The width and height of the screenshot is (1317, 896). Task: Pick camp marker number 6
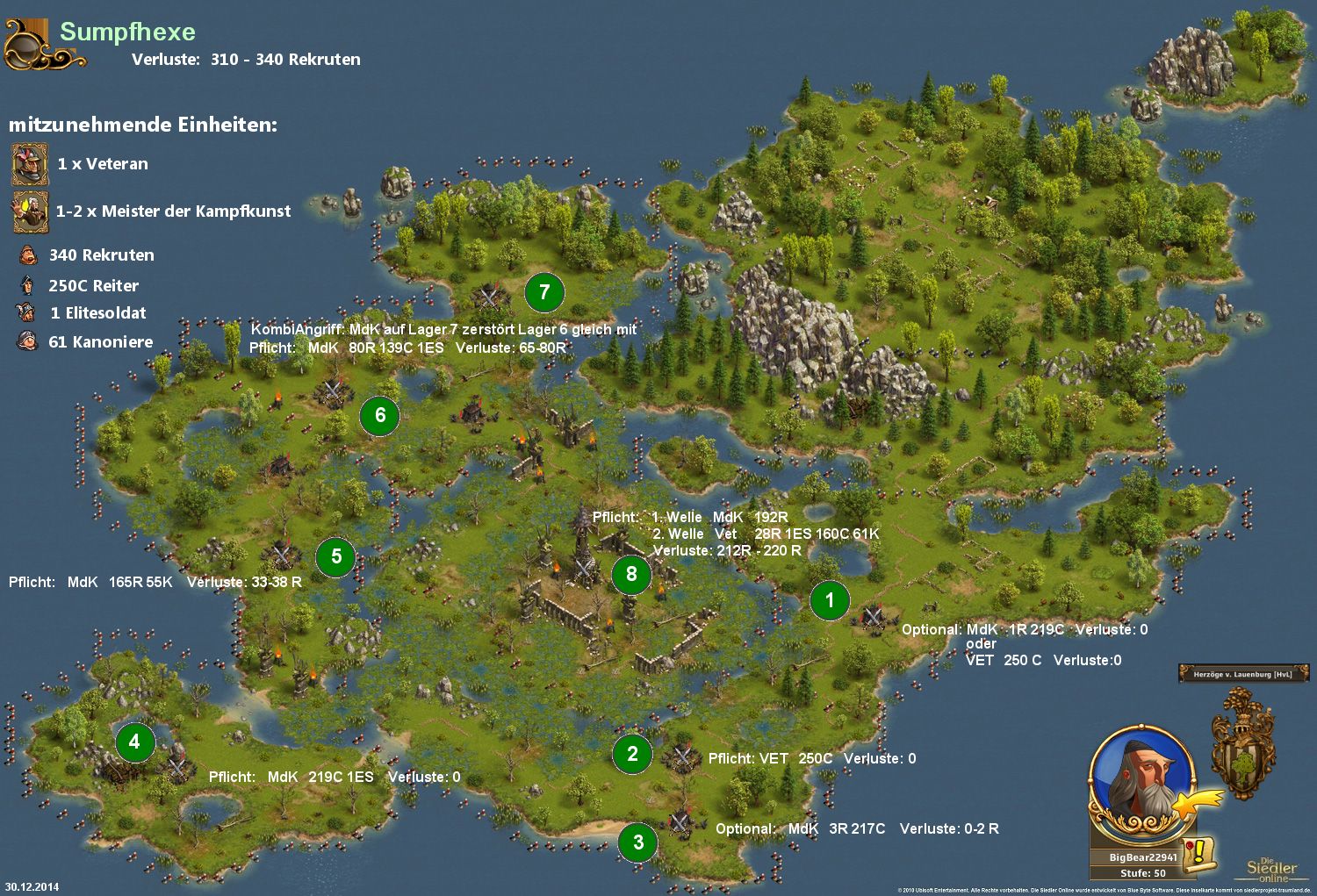(x=380, y=415)
